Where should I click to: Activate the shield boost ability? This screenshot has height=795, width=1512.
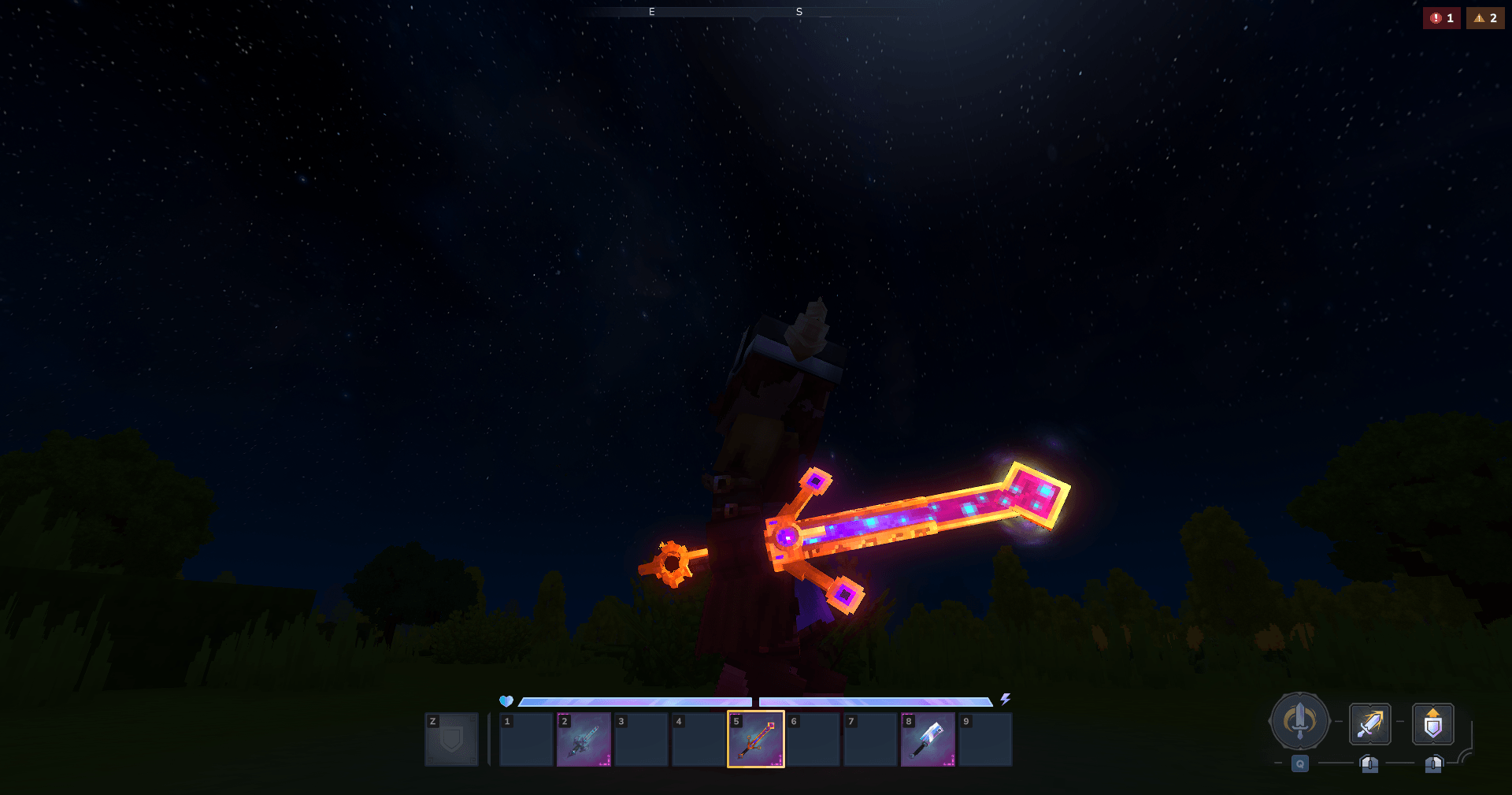coord(1433,723)
